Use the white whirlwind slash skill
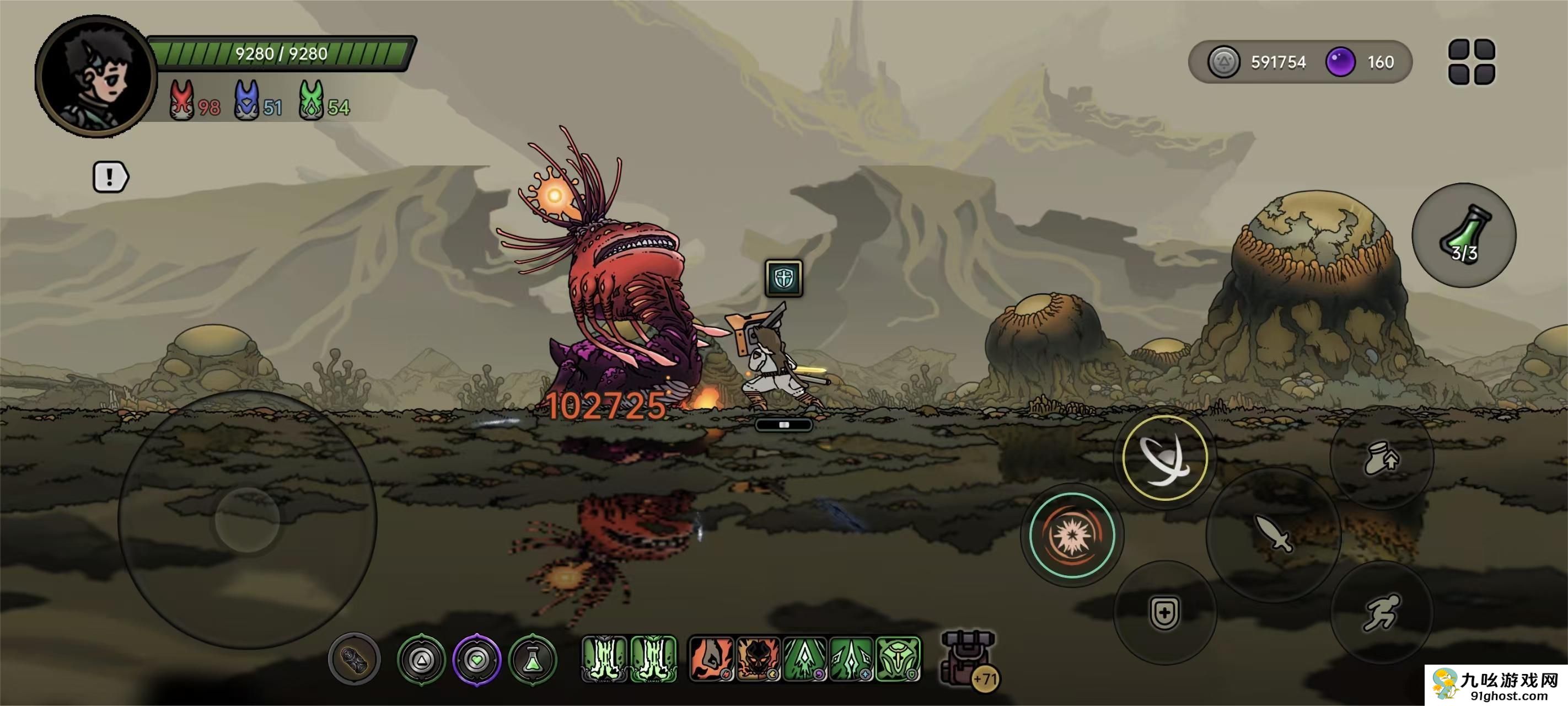 [x=1164, y=458]
